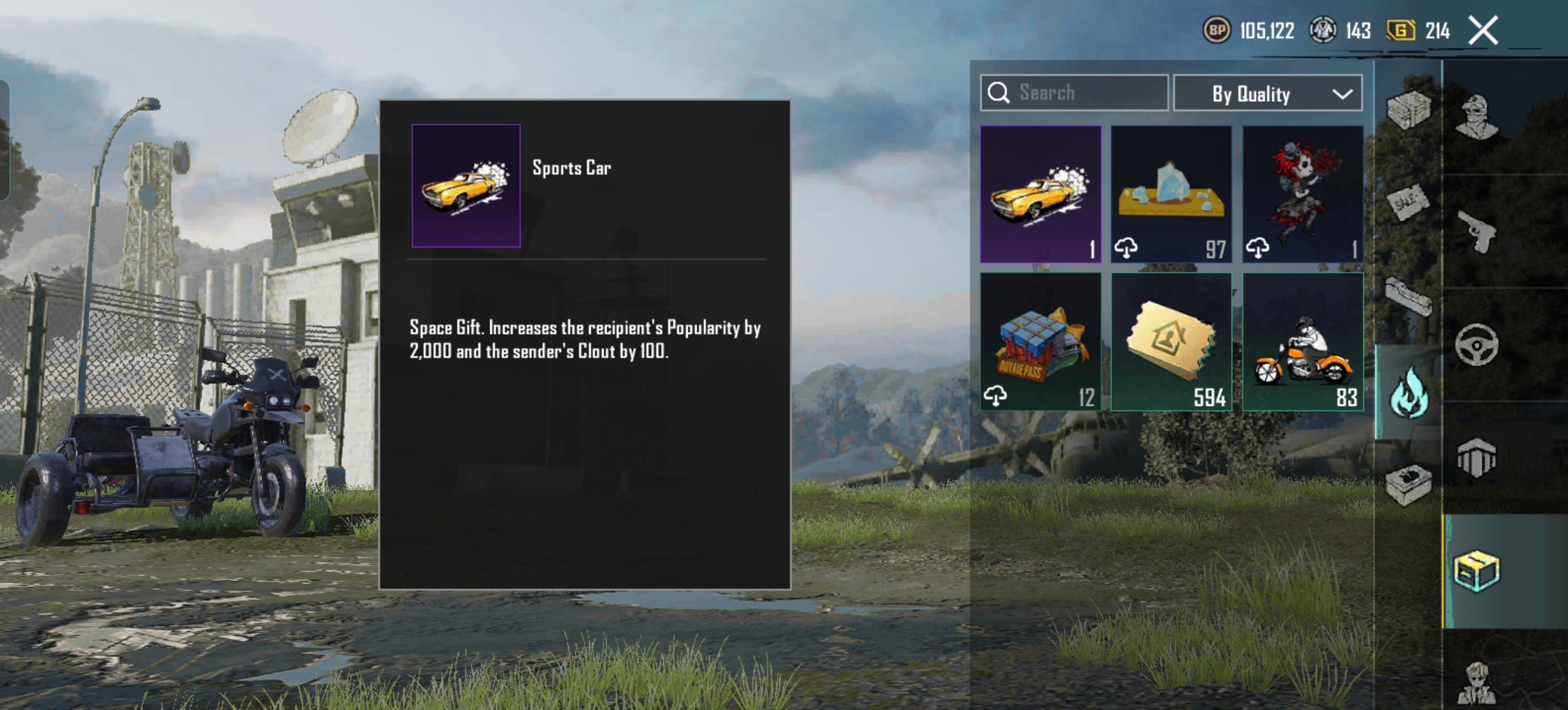The image size is (1568, 710).
Task: Switch to the yellow box inventory category
Action: click(1477, 571)
